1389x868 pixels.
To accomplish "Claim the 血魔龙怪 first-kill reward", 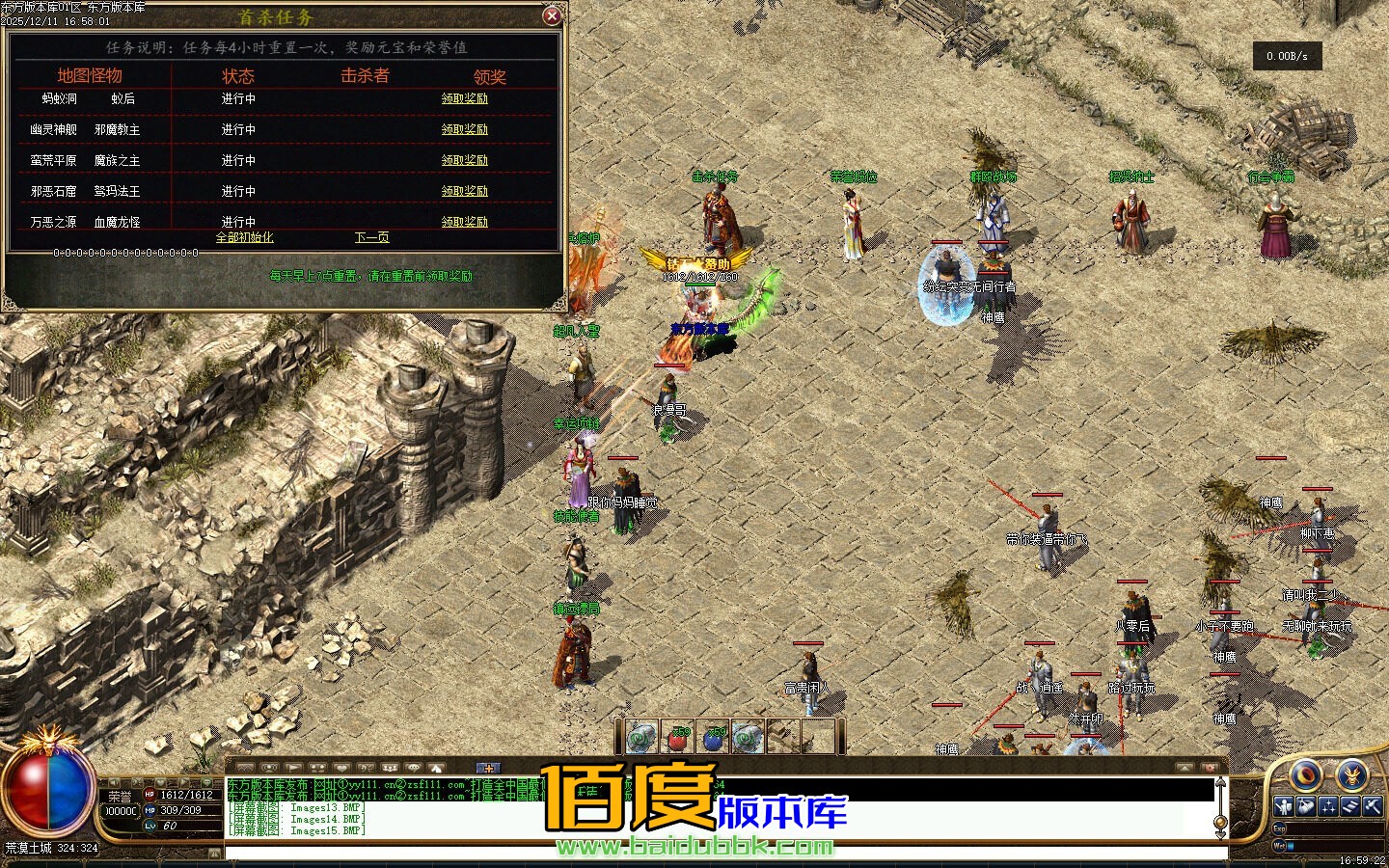I will (x=464, y=222).
